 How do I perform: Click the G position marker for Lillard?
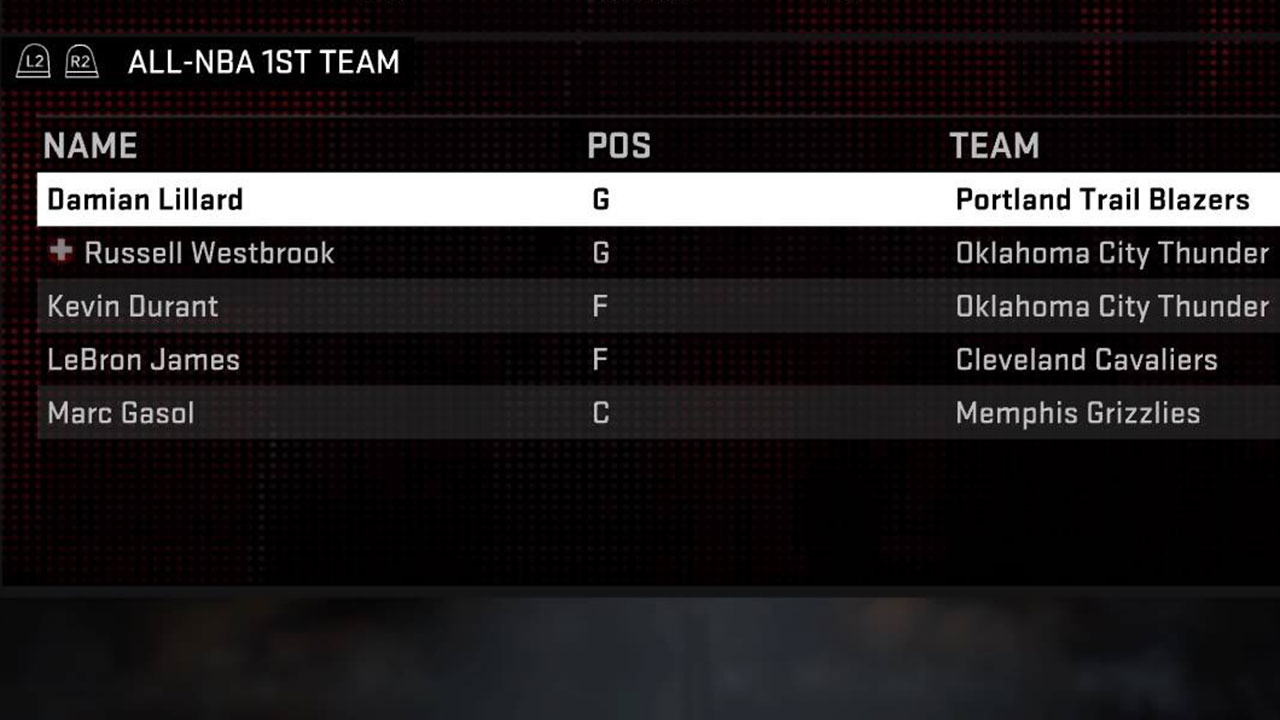point(600,199)
